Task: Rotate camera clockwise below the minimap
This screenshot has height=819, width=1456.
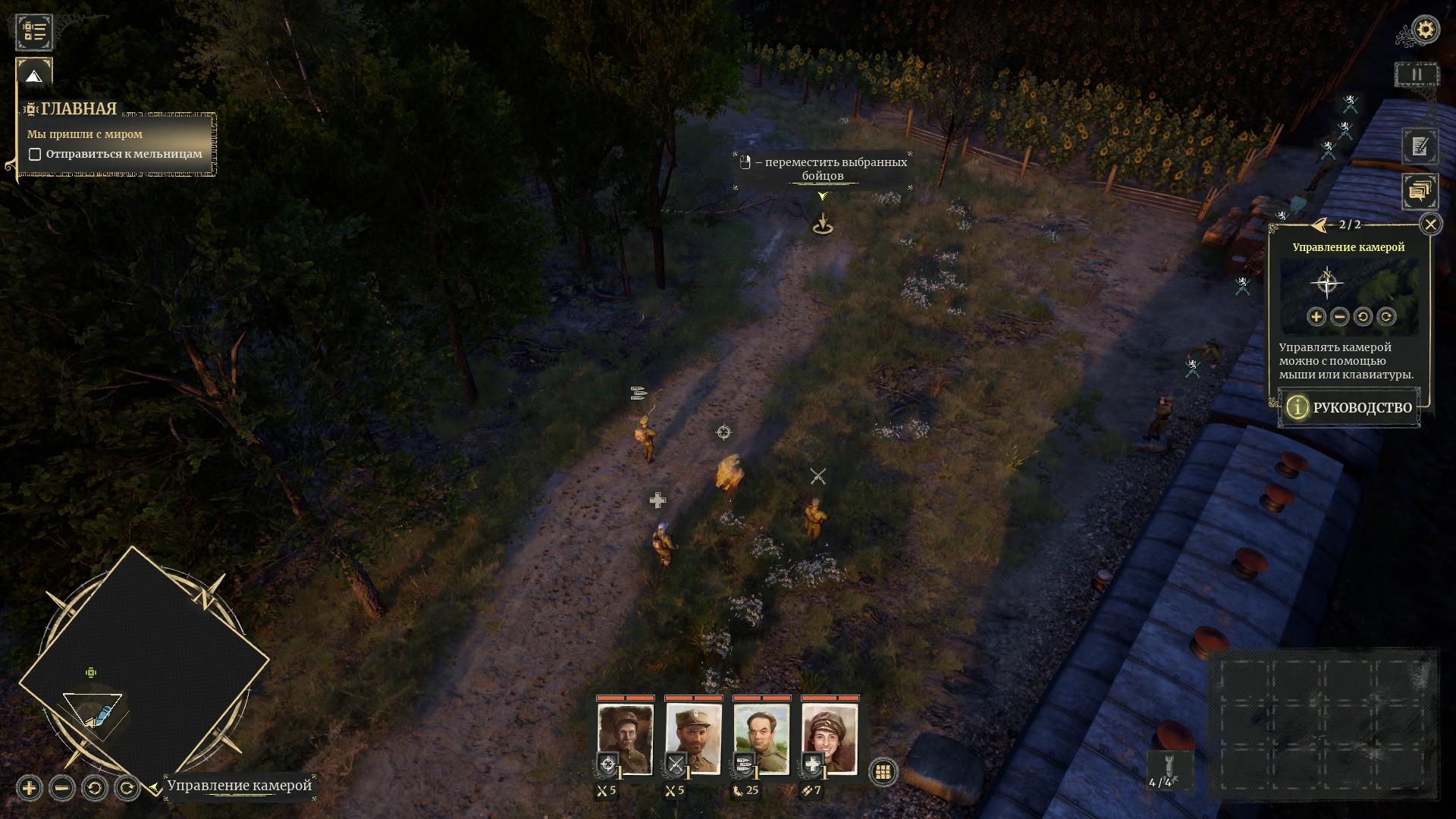Action: pos(127,789)
